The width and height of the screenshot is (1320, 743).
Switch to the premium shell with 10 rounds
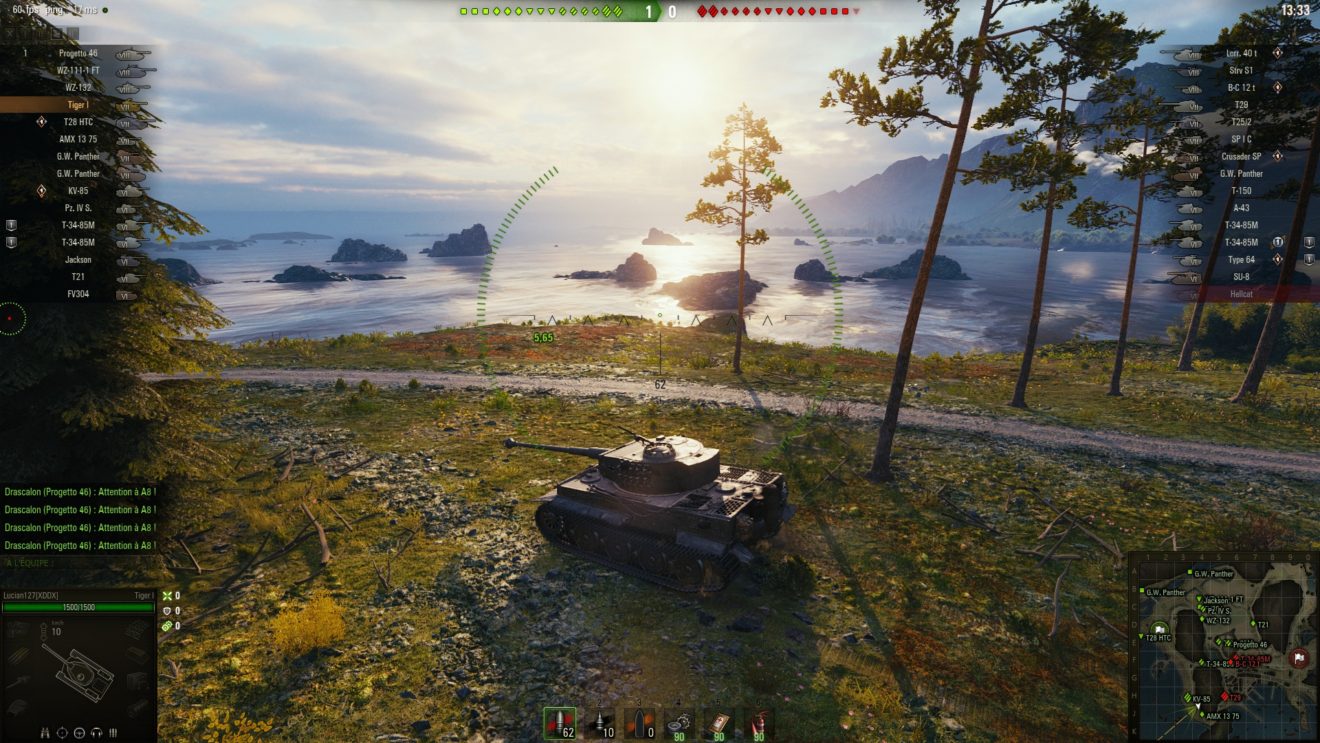pyautogui.click(x=600, y=723)
